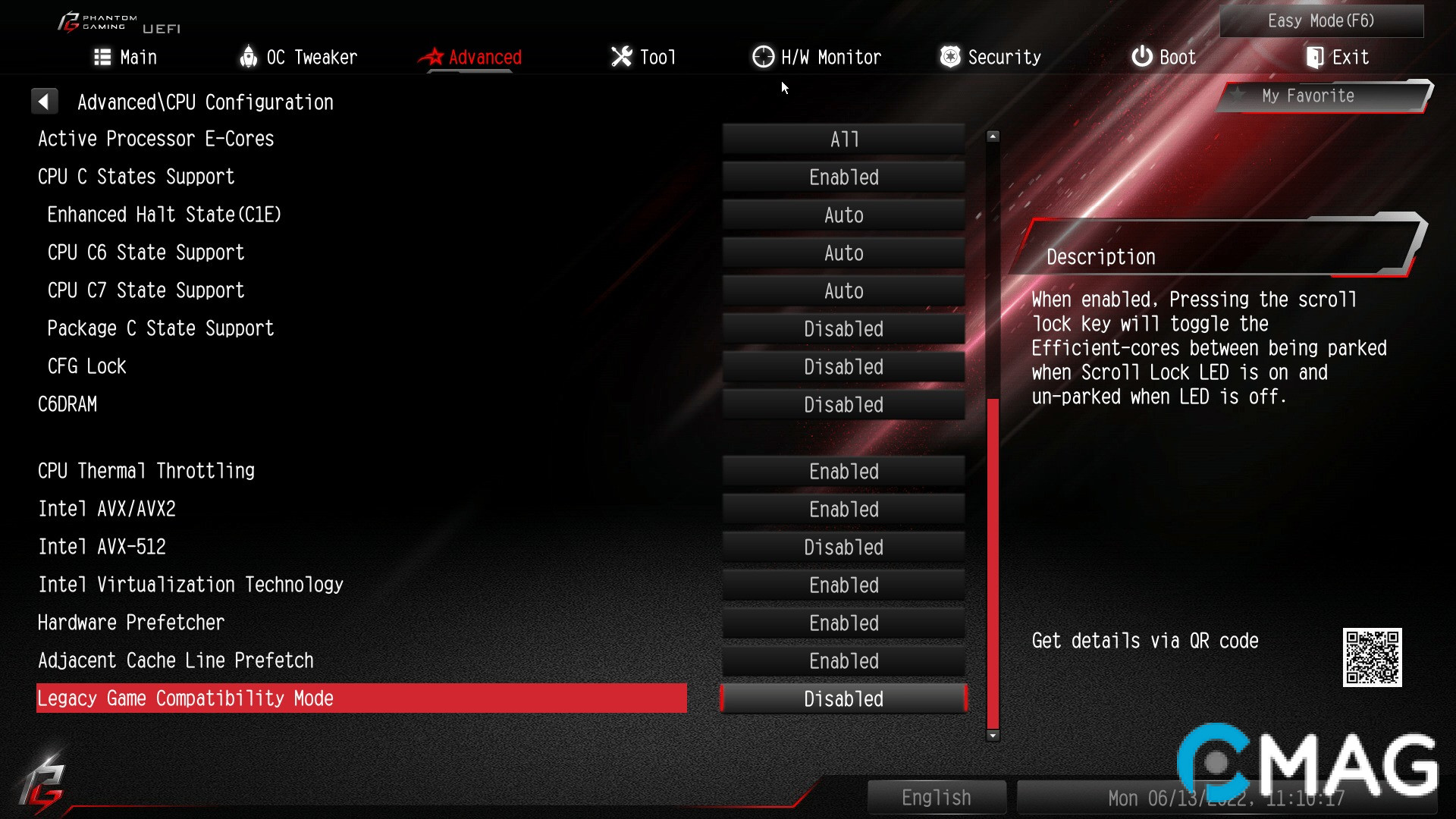Screen dimensions: 1456x819
Task: Toggle CFG Lock from Disabled
Action: 843,366
